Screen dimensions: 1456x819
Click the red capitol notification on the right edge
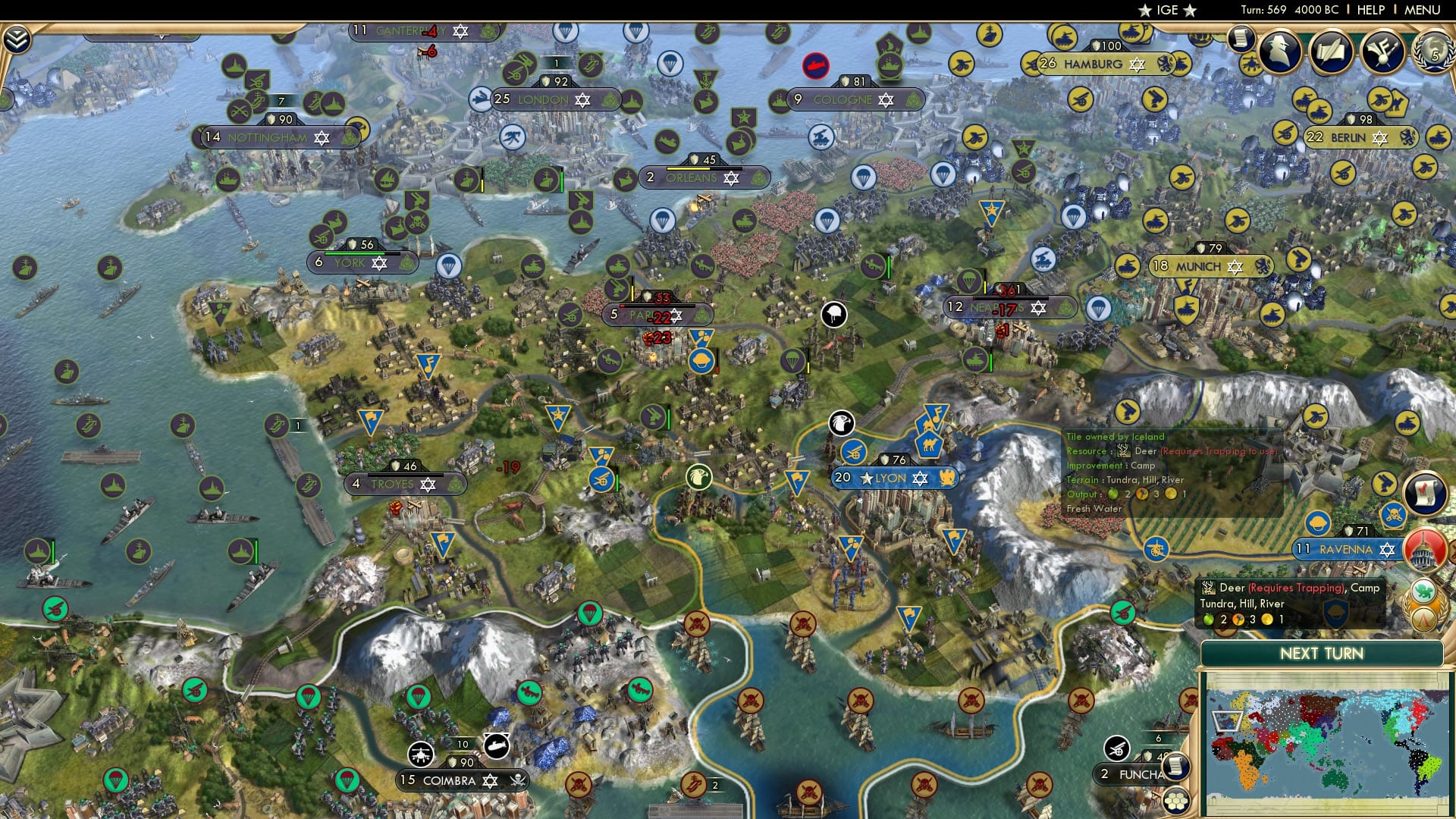tap(1423, 550)
